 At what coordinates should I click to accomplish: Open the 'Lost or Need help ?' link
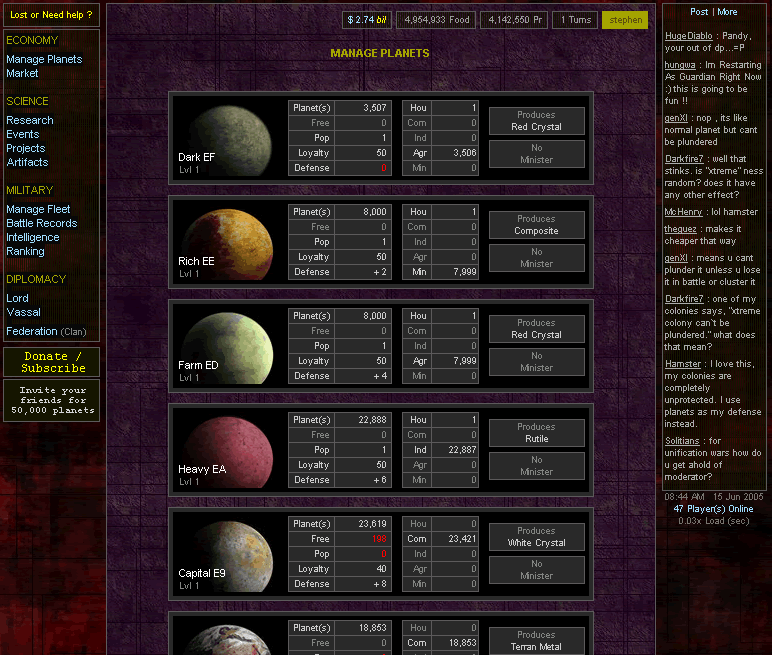51,15
